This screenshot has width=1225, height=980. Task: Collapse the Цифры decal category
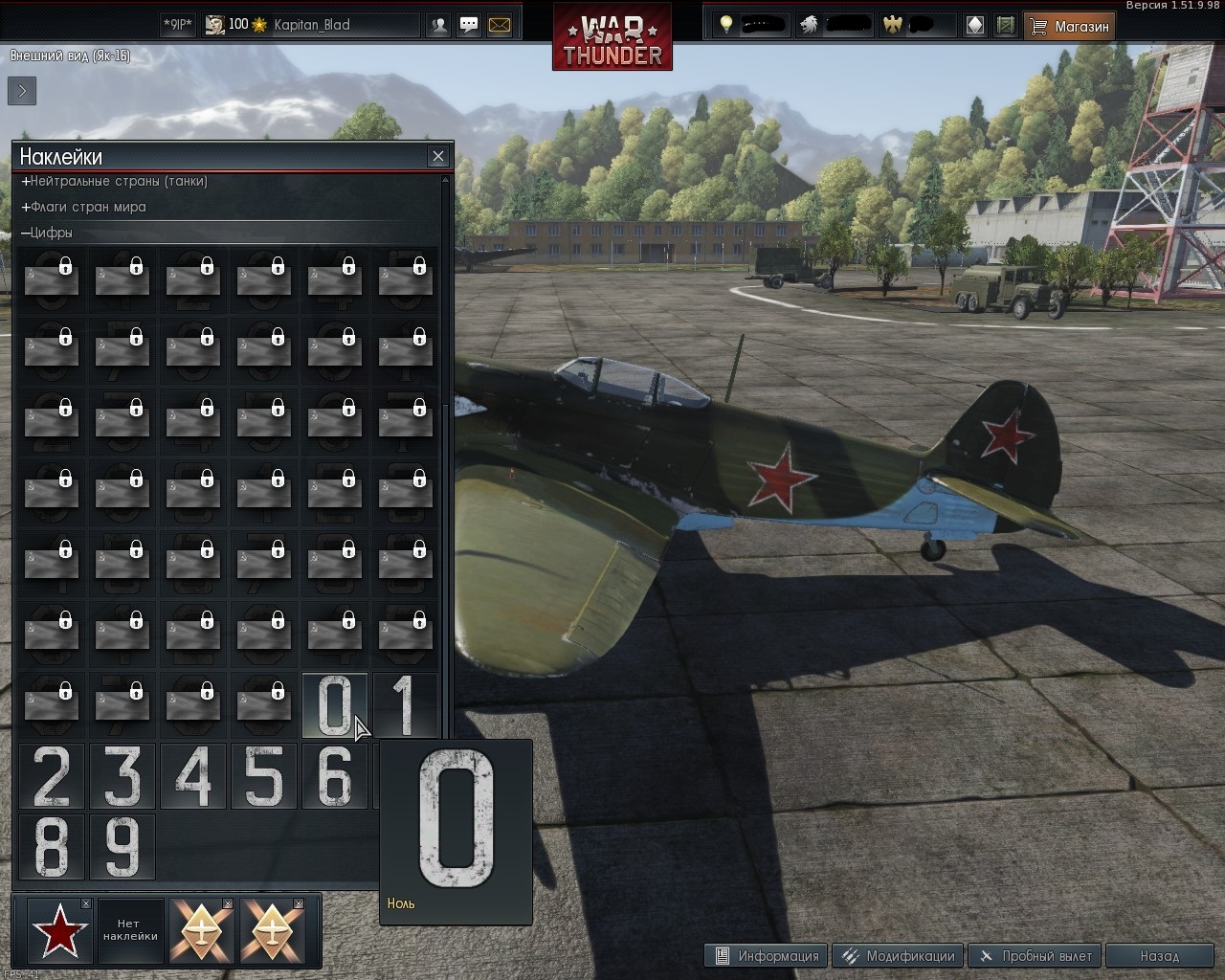point(50,233)
